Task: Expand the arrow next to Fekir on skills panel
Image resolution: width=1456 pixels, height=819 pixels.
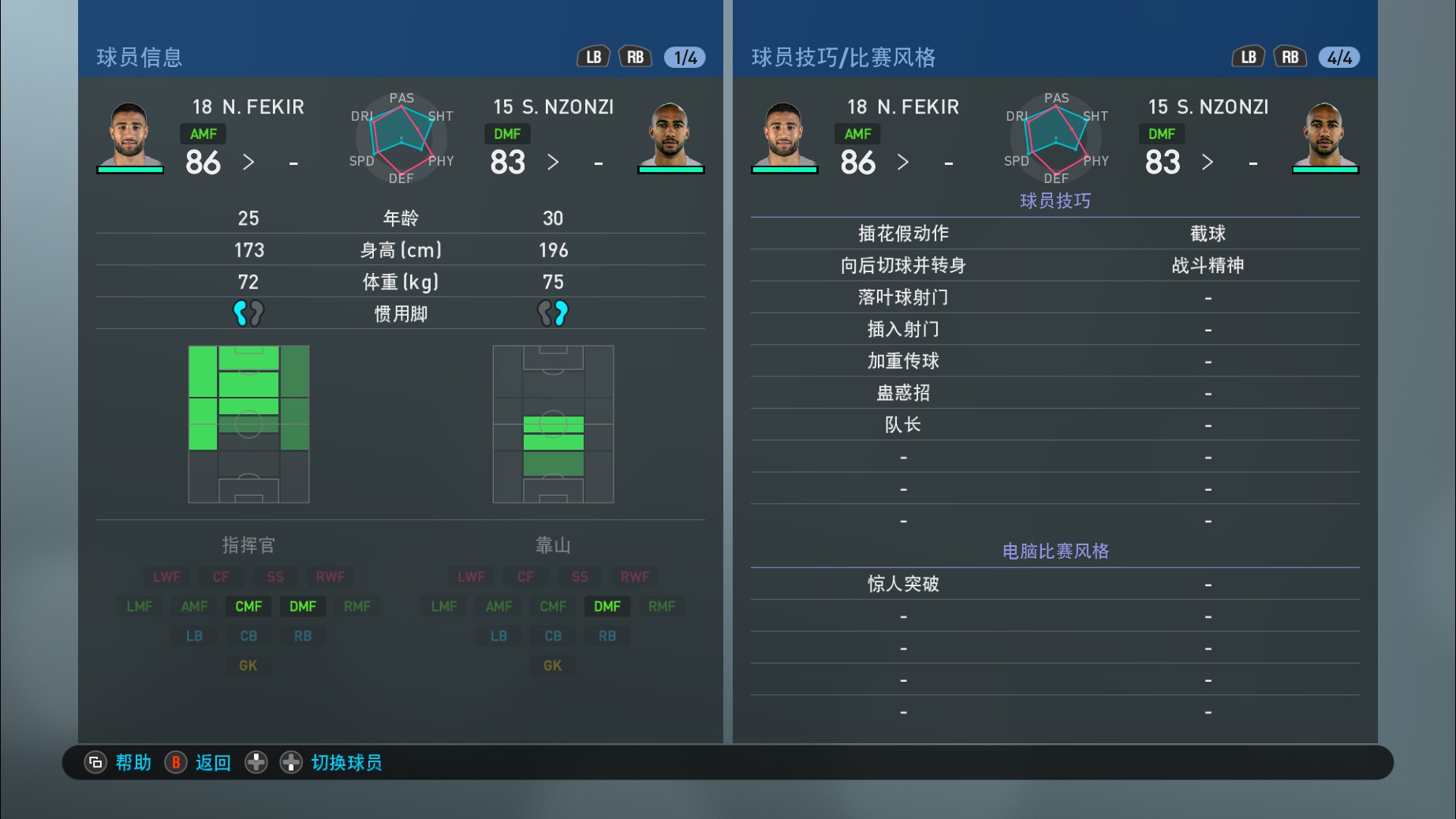Action: coord(904,163)
